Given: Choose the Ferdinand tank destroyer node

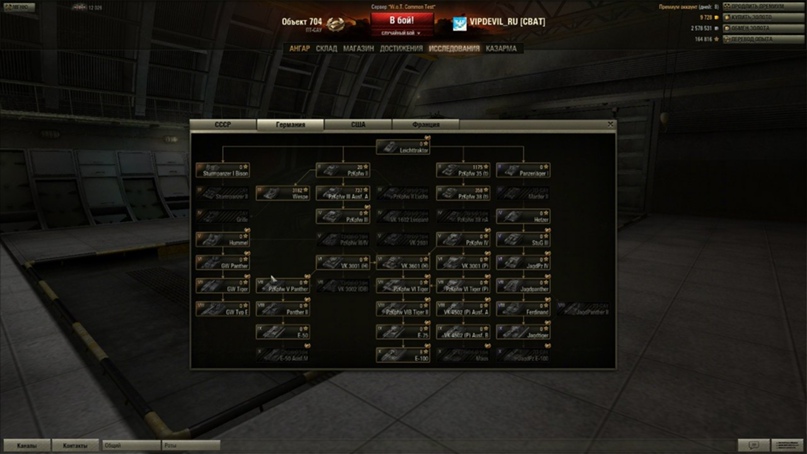Looking at the screenshot, I should coord(523,309).
